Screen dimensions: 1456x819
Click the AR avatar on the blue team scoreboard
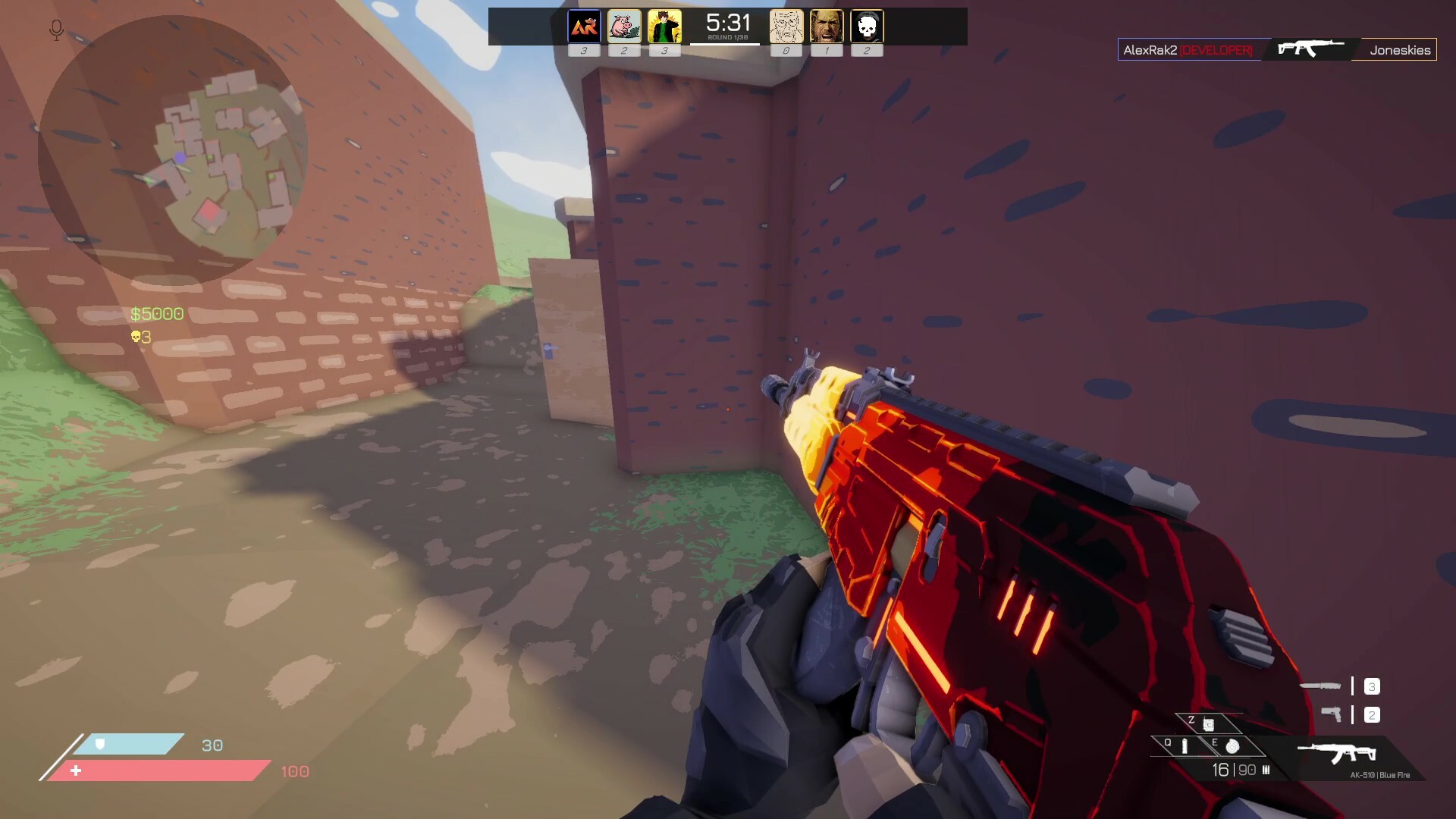tap(584, 25)
